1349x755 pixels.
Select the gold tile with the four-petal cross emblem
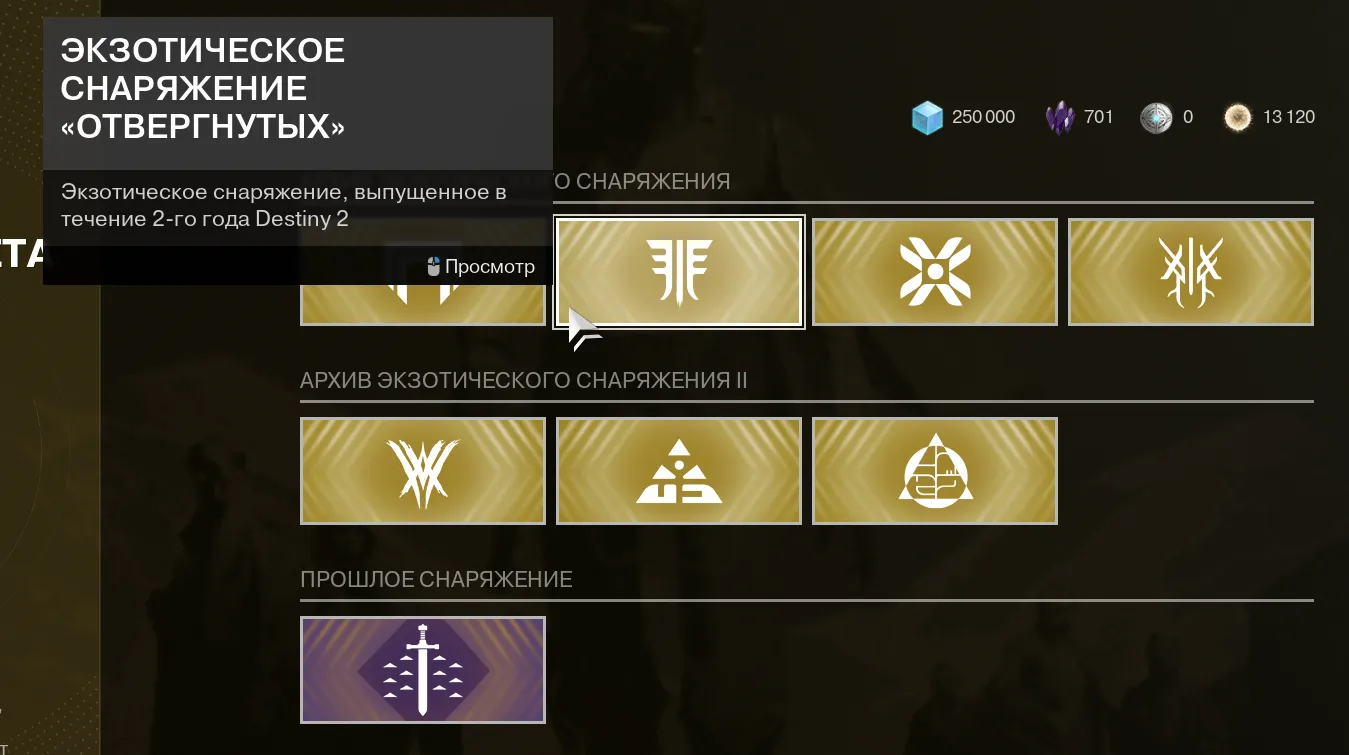[x=934, y=271]
